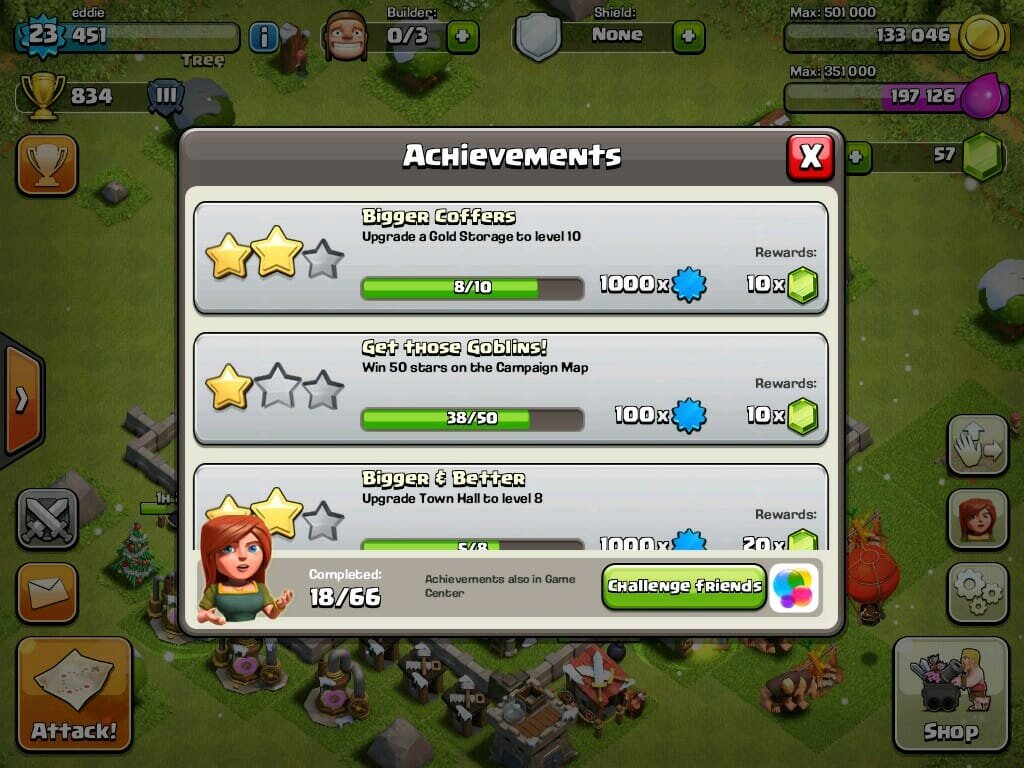Open the mail envelope inbox

[46, 593]
